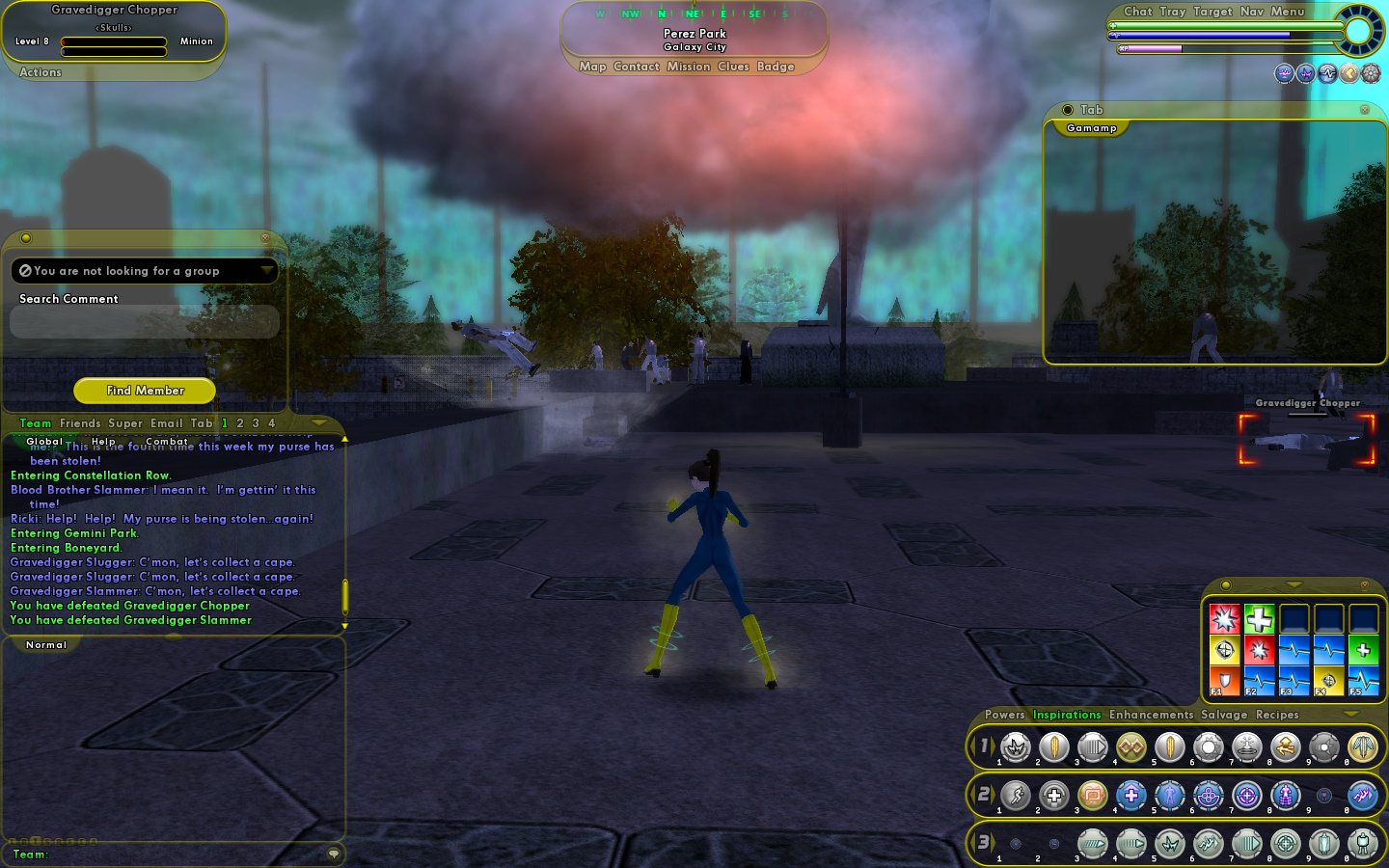Show the Mission panel
This screenshot has height=868, width=1389.
(688, 67)
